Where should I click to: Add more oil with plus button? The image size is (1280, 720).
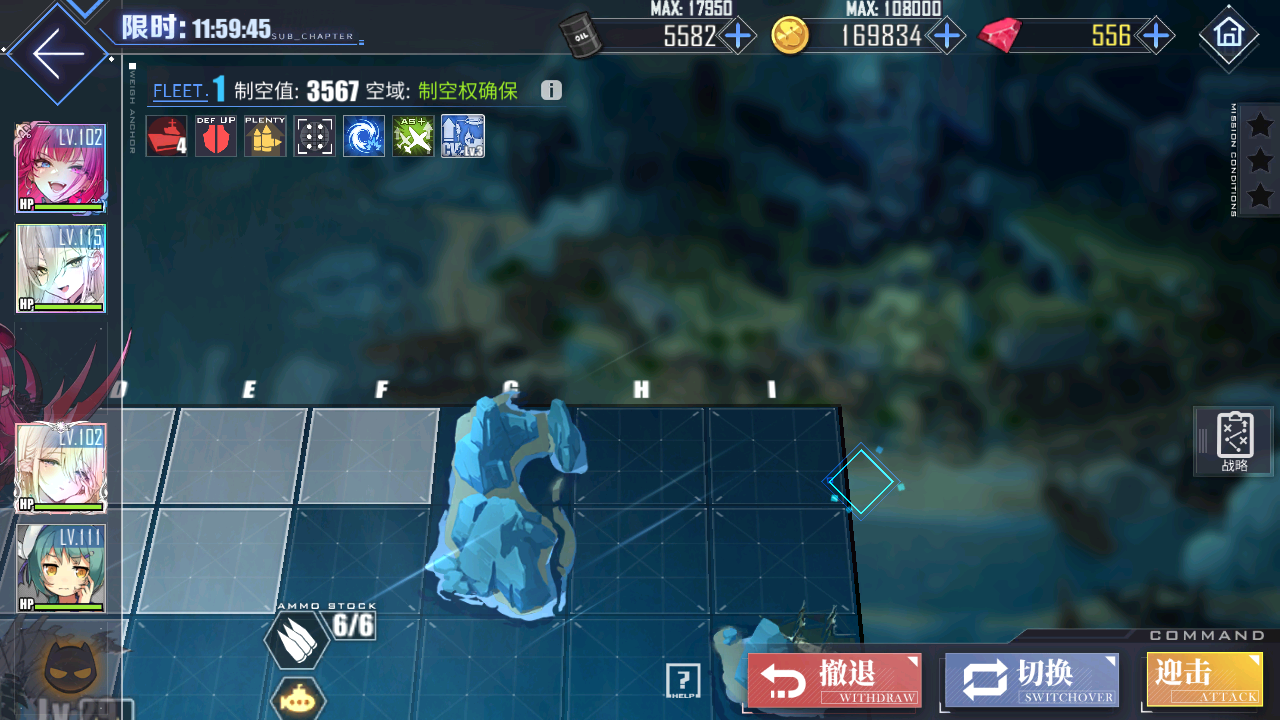[738, 37]
